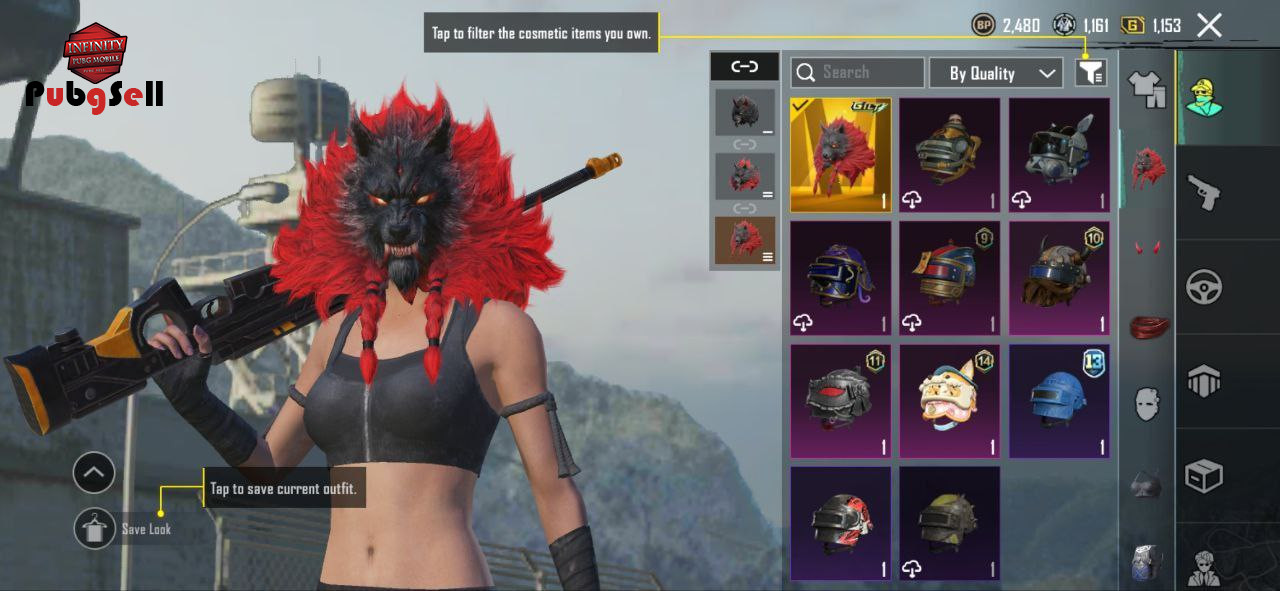Viewport: 1280px width, 591px height.
Task: Open the character outfit tab with masked avatar
Action: pyautogui.click(x=1204, y=96)
